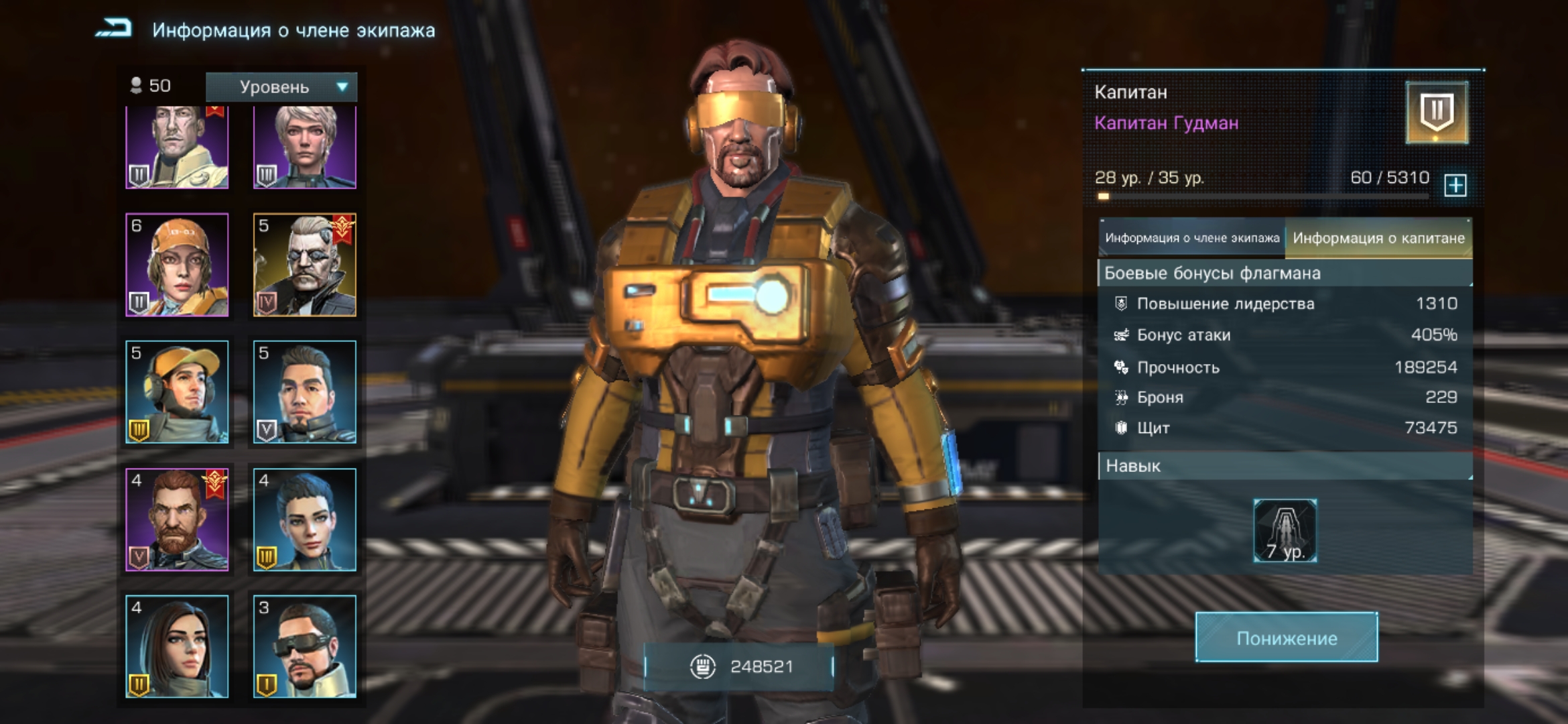This screenshot has width=1568, height=724.
Task: Choose the grey-haired man in yellow jacket
Action: (177, 147)
